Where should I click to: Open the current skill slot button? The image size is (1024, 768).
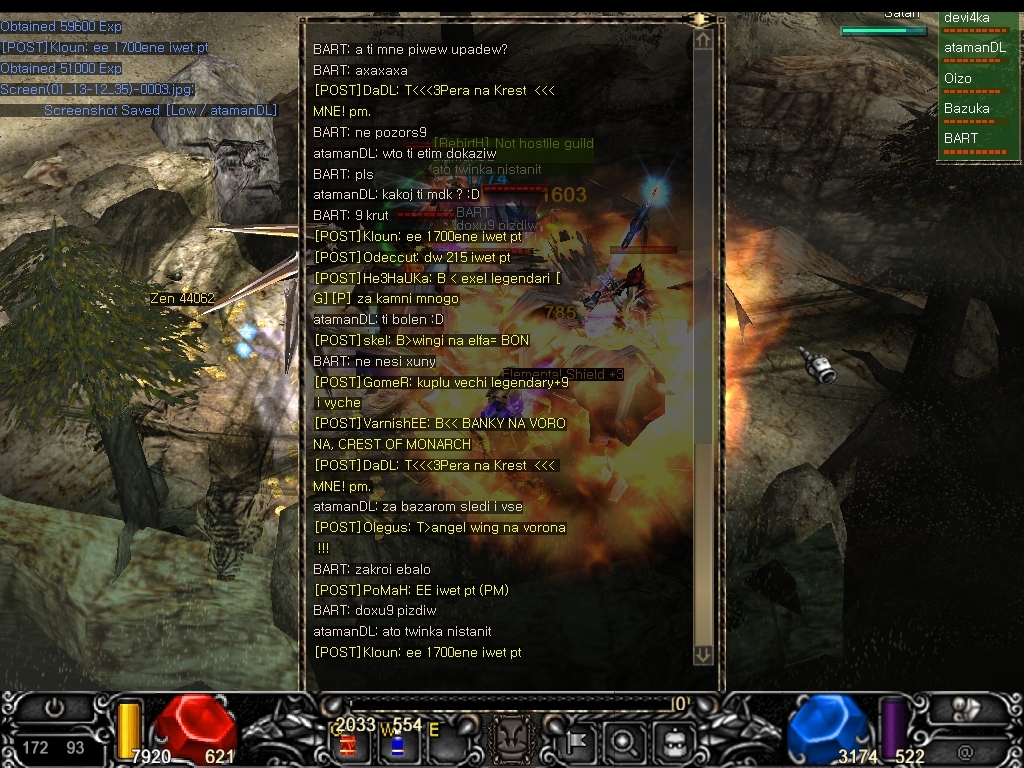point(966,708)
